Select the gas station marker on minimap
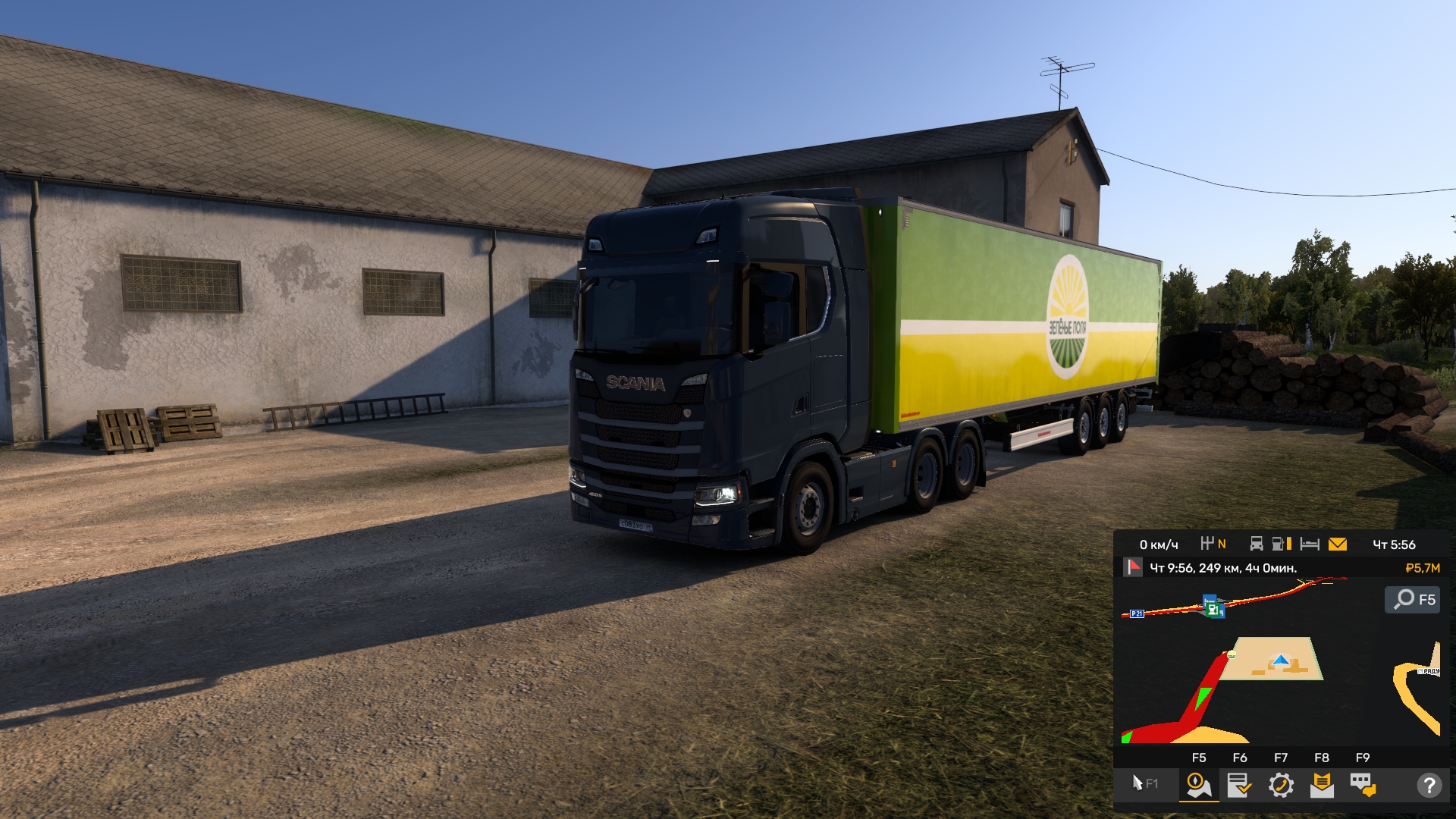This screenshot has height=819, width=1456. click(x=1214, y=607)
